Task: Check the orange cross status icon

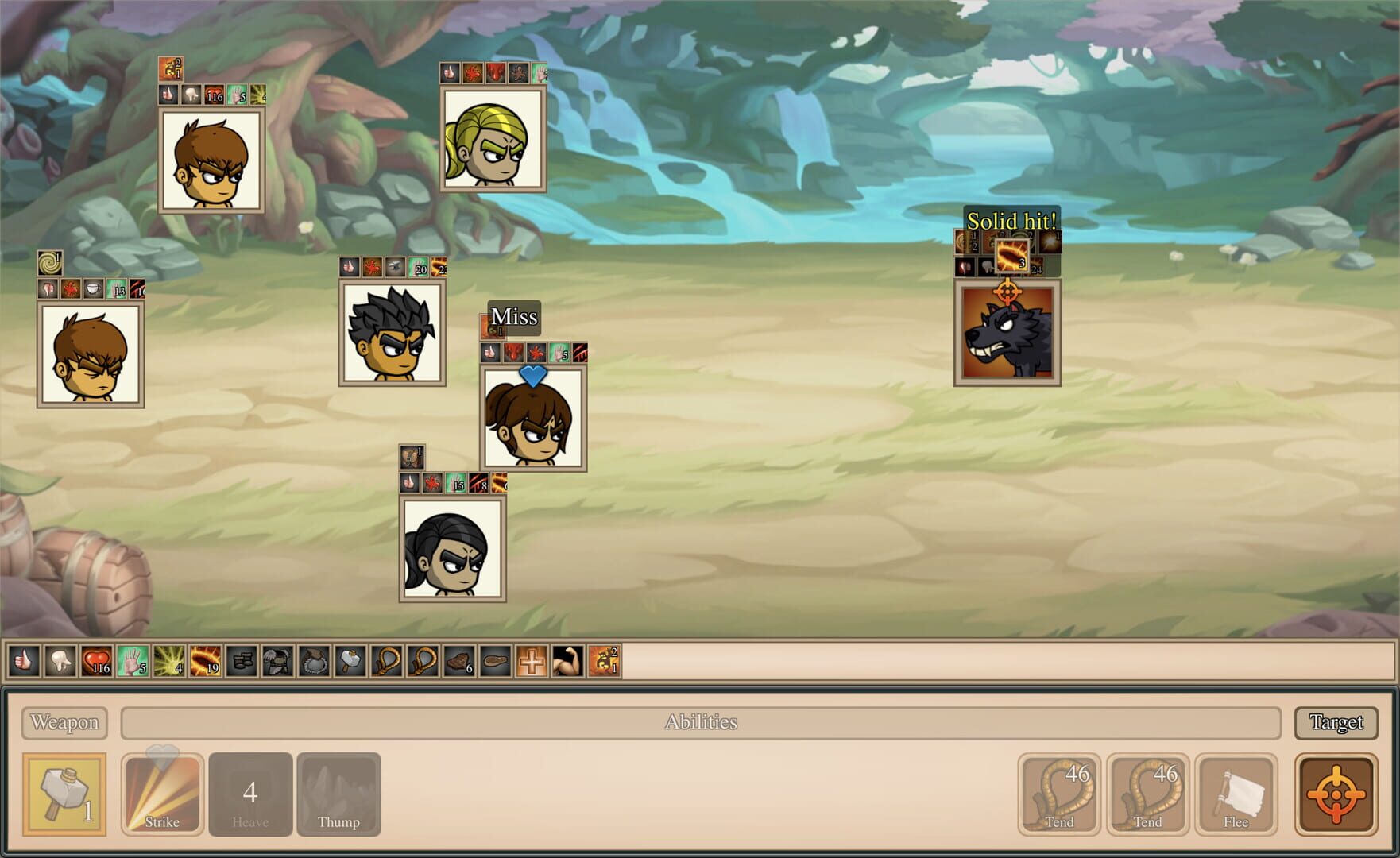Action: click(531, 661)
